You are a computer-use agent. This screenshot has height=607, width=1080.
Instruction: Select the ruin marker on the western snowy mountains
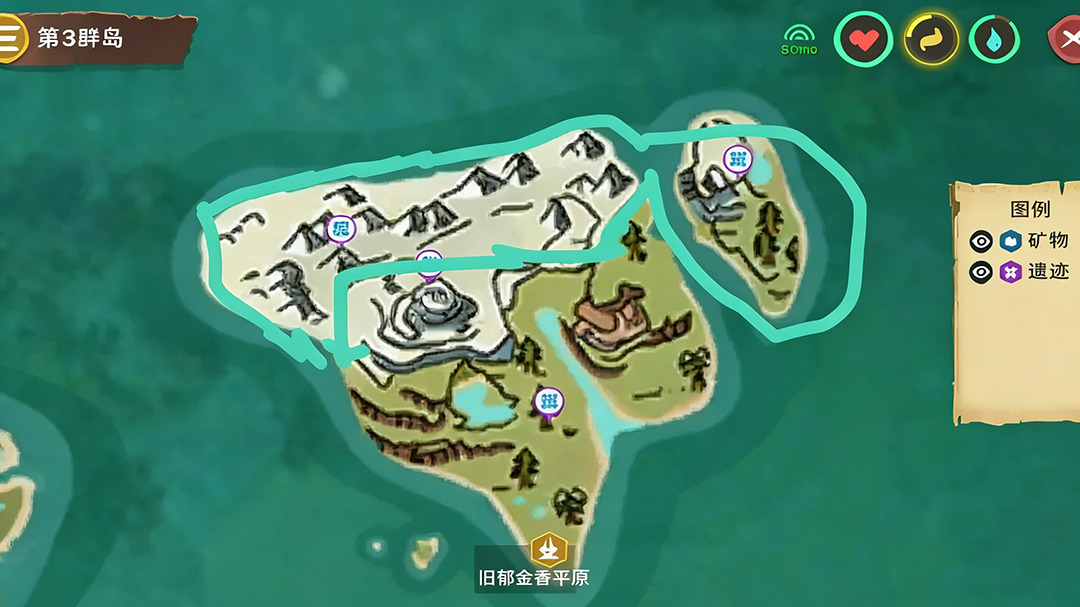(x=340, y=229)
